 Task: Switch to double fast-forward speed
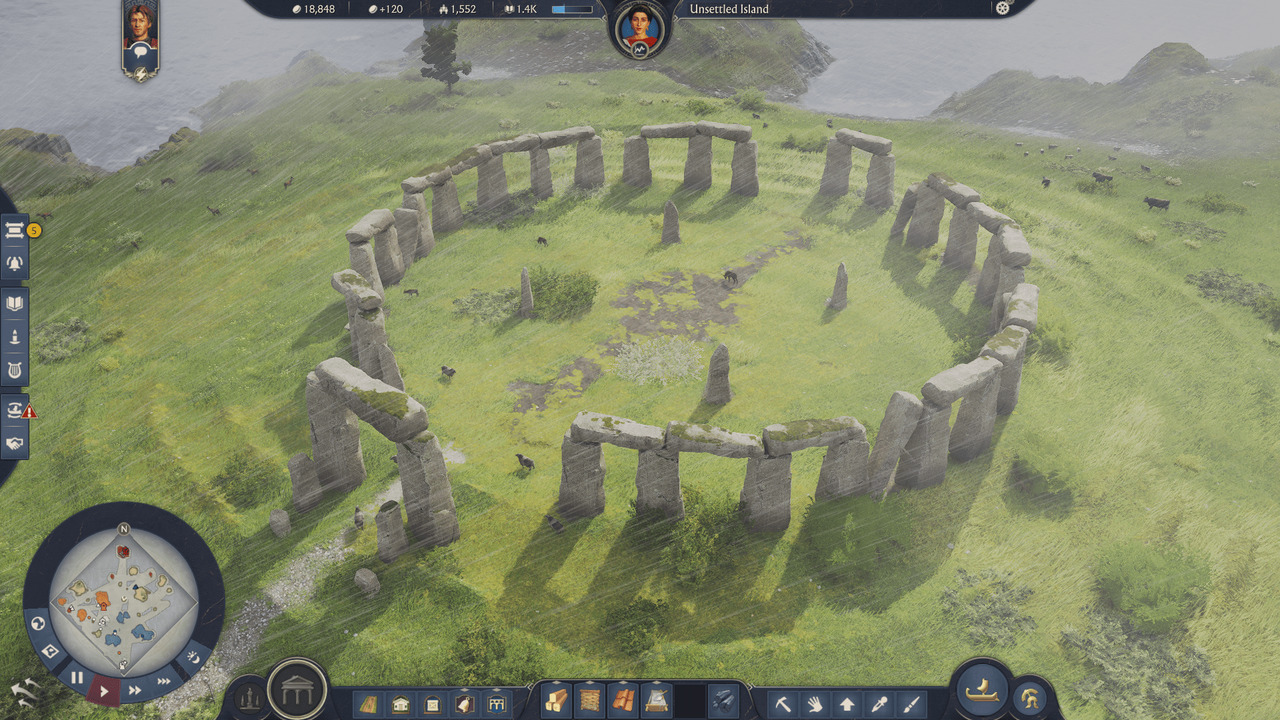point(134,690)
